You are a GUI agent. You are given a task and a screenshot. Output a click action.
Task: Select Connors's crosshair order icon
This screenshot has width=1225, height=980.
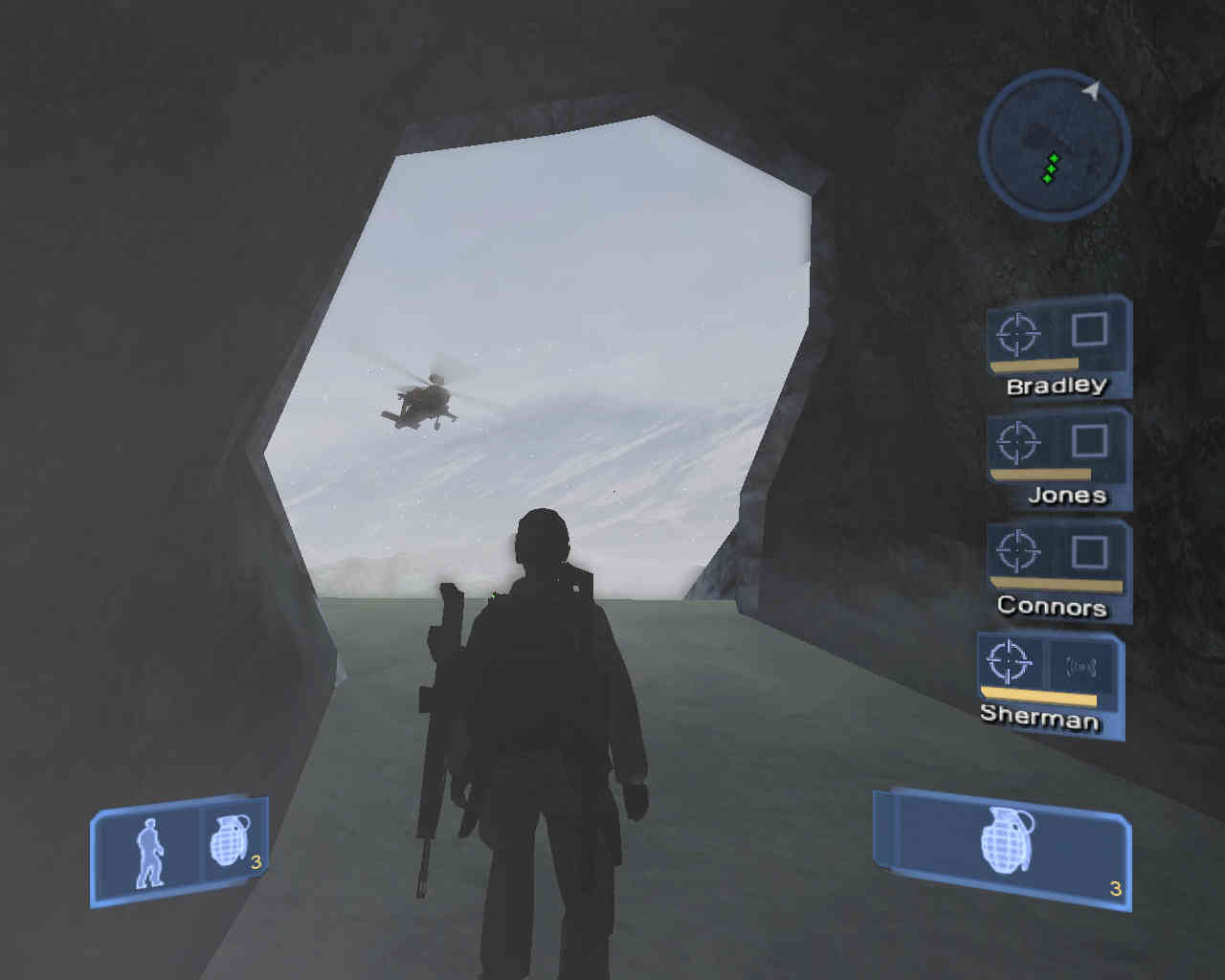tap(1017, 552)
